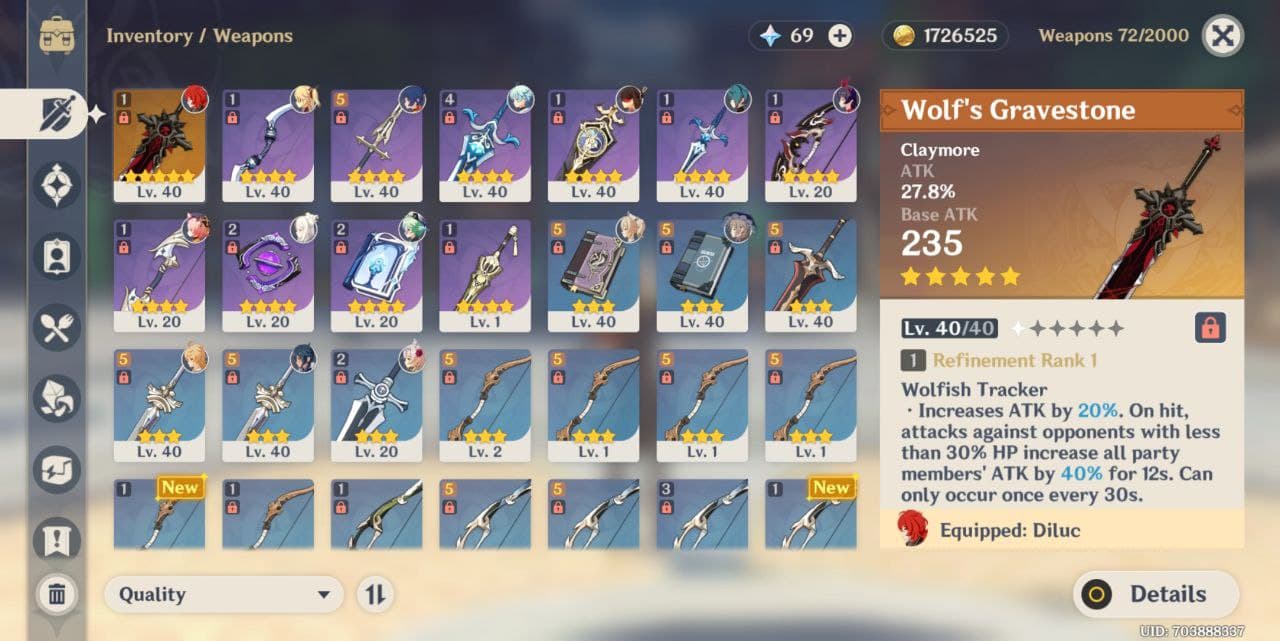Select the black three-star book at Lv. 40

[x=702, y=275]
